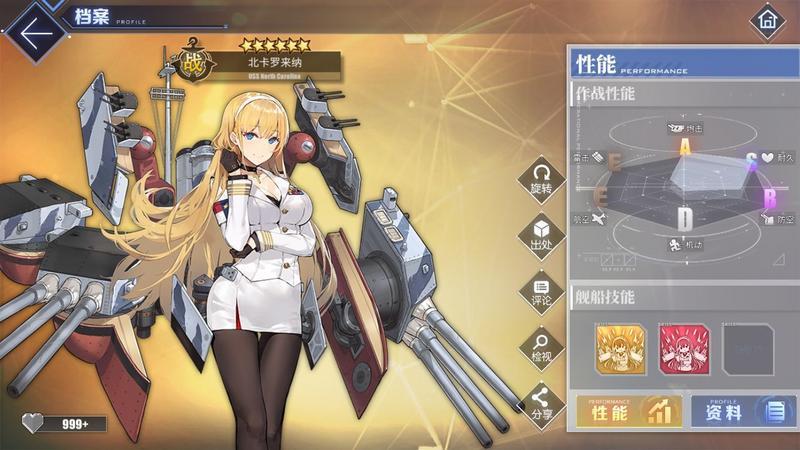
Task: Share with the 分享 button
Action: point(541,402)
